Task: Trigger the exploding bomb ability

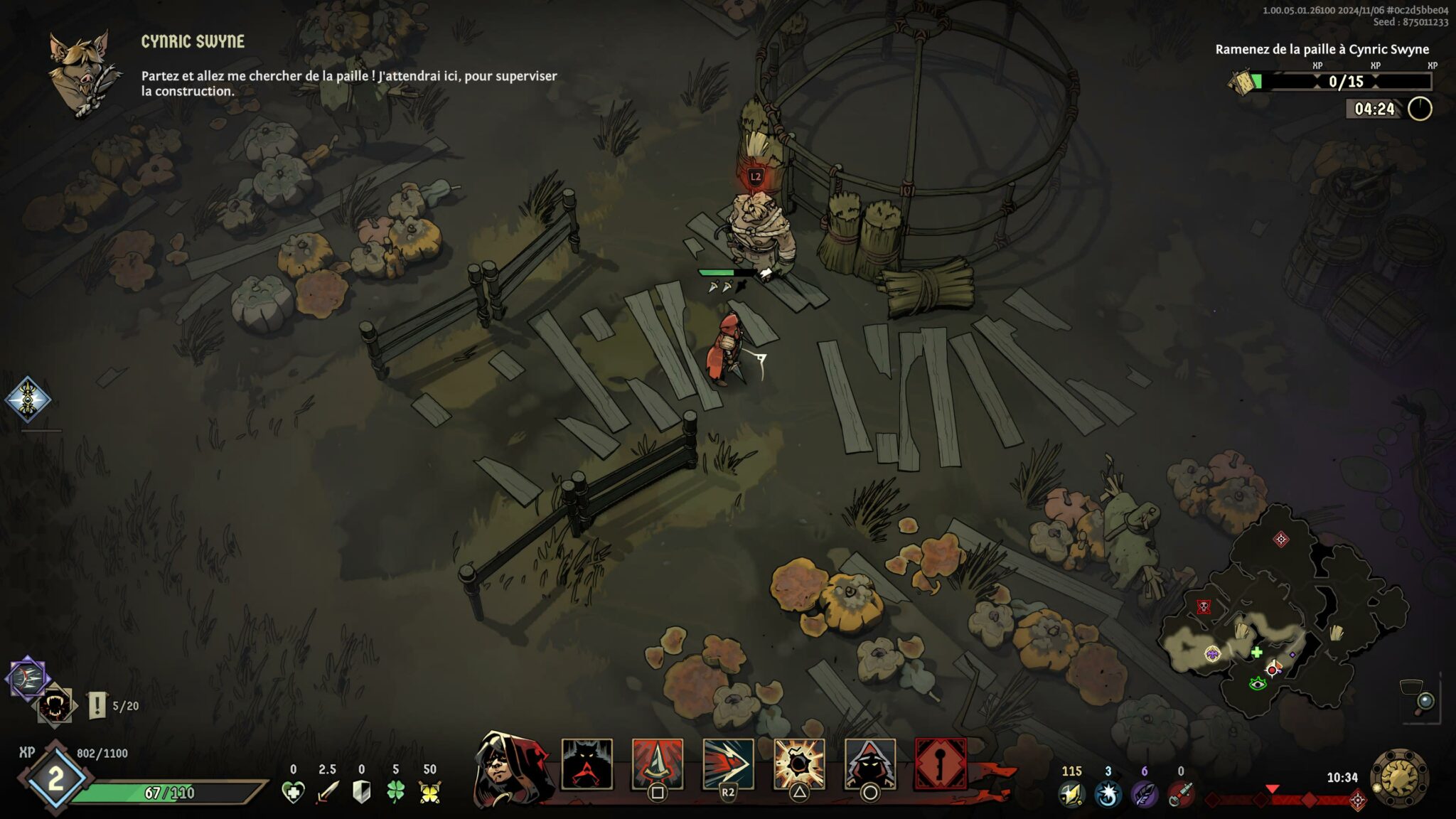Action: click(x=799, y=764)
